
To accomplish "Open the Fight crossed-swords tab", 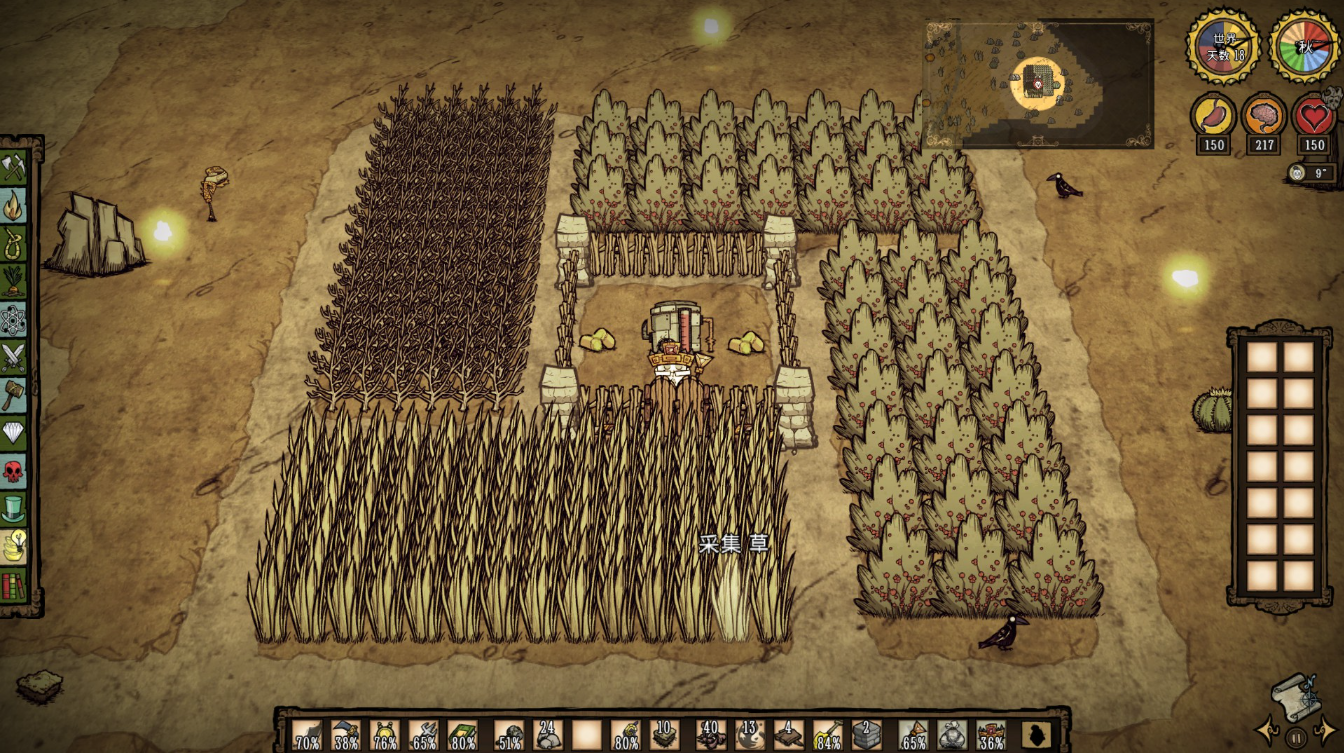I will 14,357.
